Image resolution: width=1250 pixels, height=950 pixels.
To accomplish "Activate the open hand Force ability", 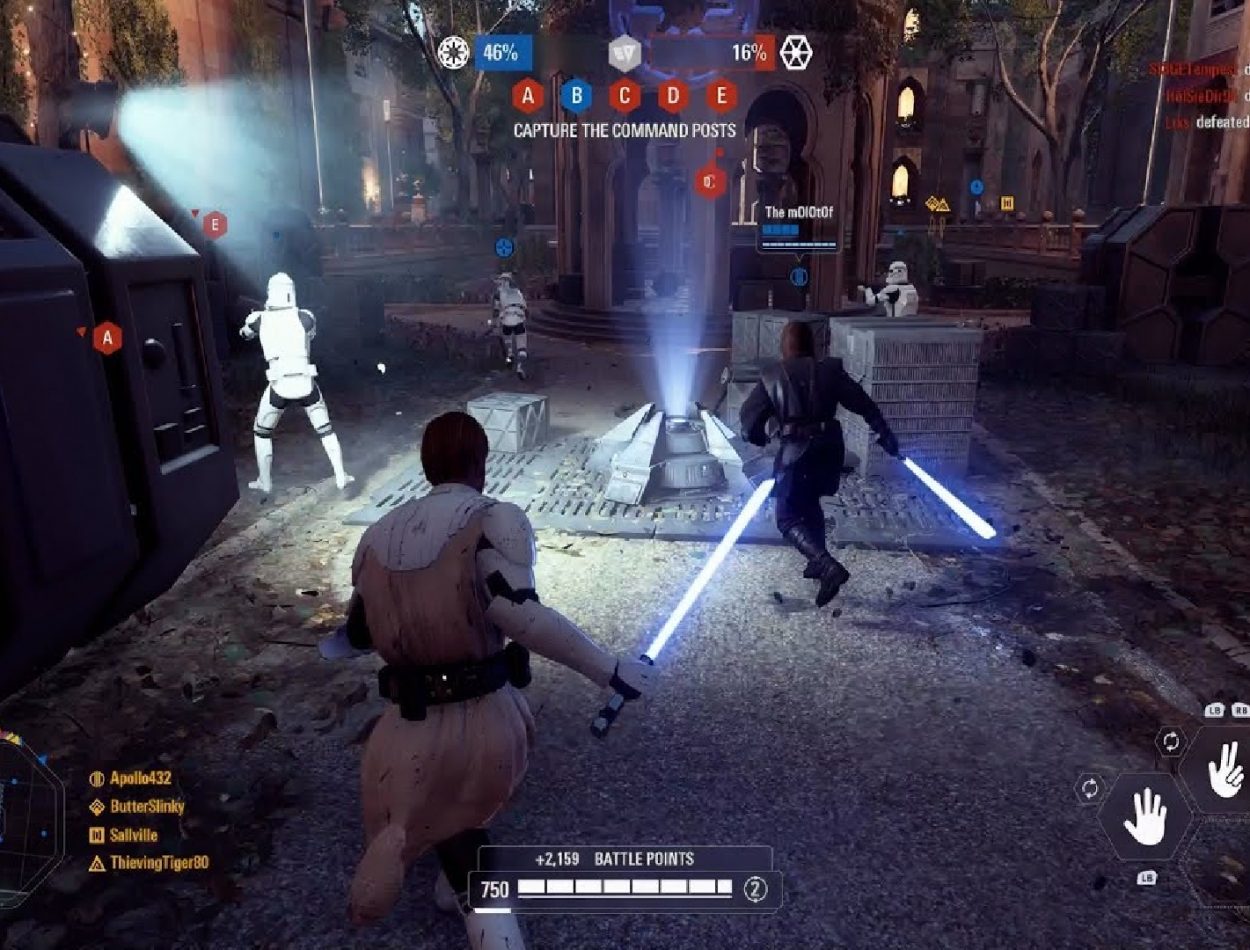I will (1145, 817).
